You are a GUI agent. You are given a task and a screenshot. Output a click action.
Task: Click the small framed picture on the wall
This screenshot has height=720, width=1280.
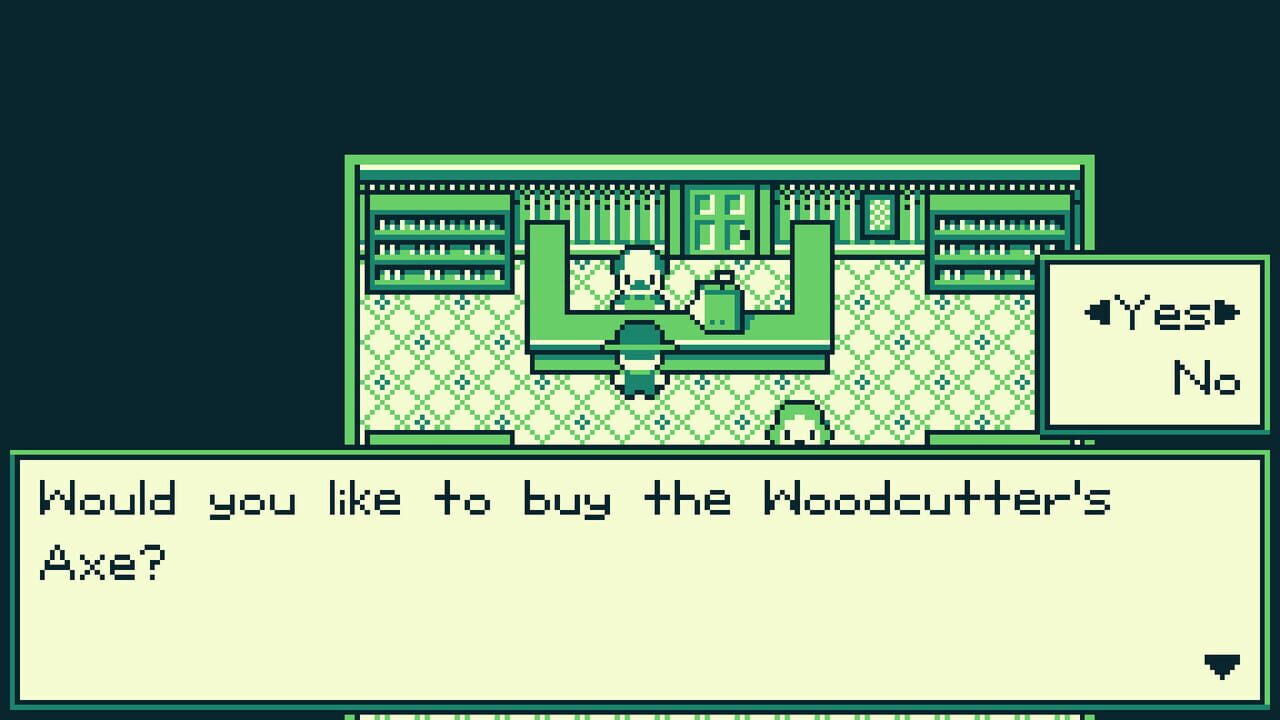click(879, 216)
